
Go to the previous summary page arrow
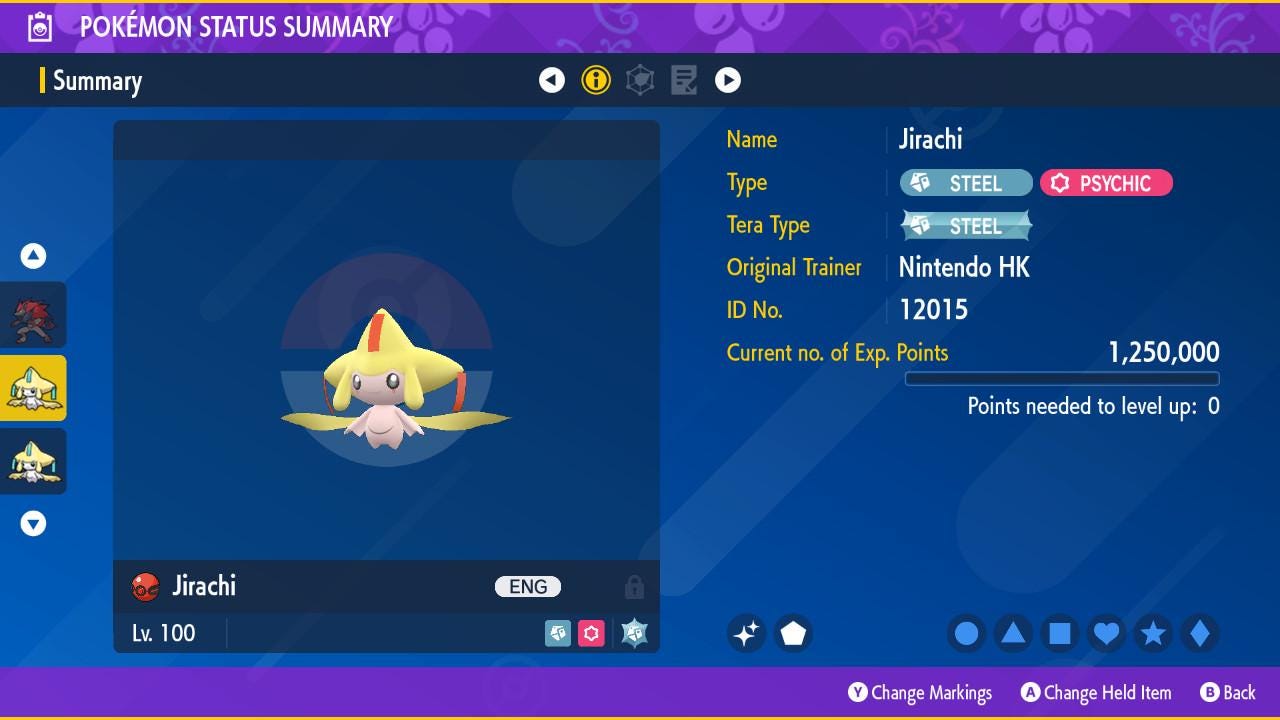(x=552, y=80)
